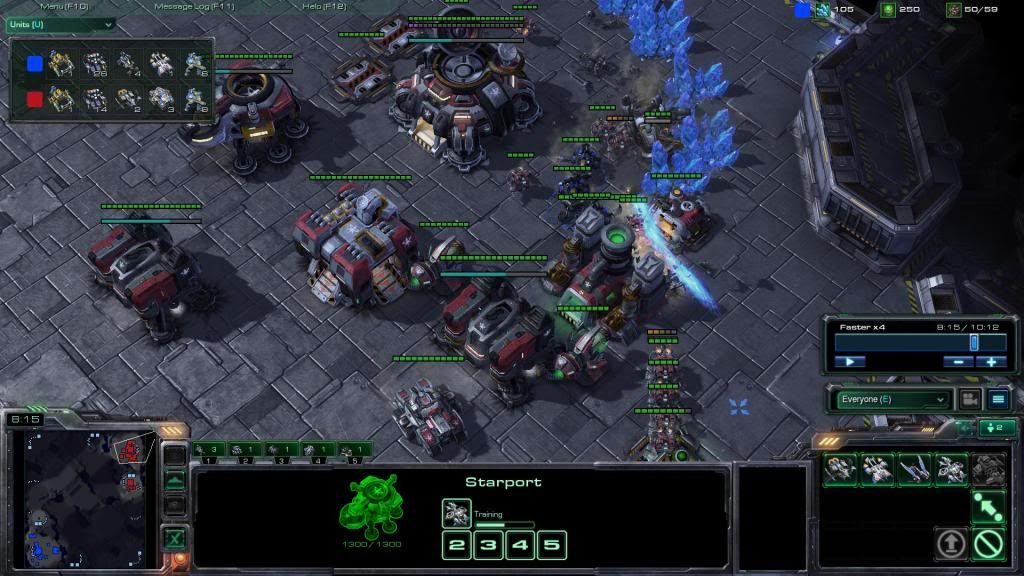The width and height of the screenshot is (1024, 576).
Task: Open the Menu (F10)
Action: point(64,7)
